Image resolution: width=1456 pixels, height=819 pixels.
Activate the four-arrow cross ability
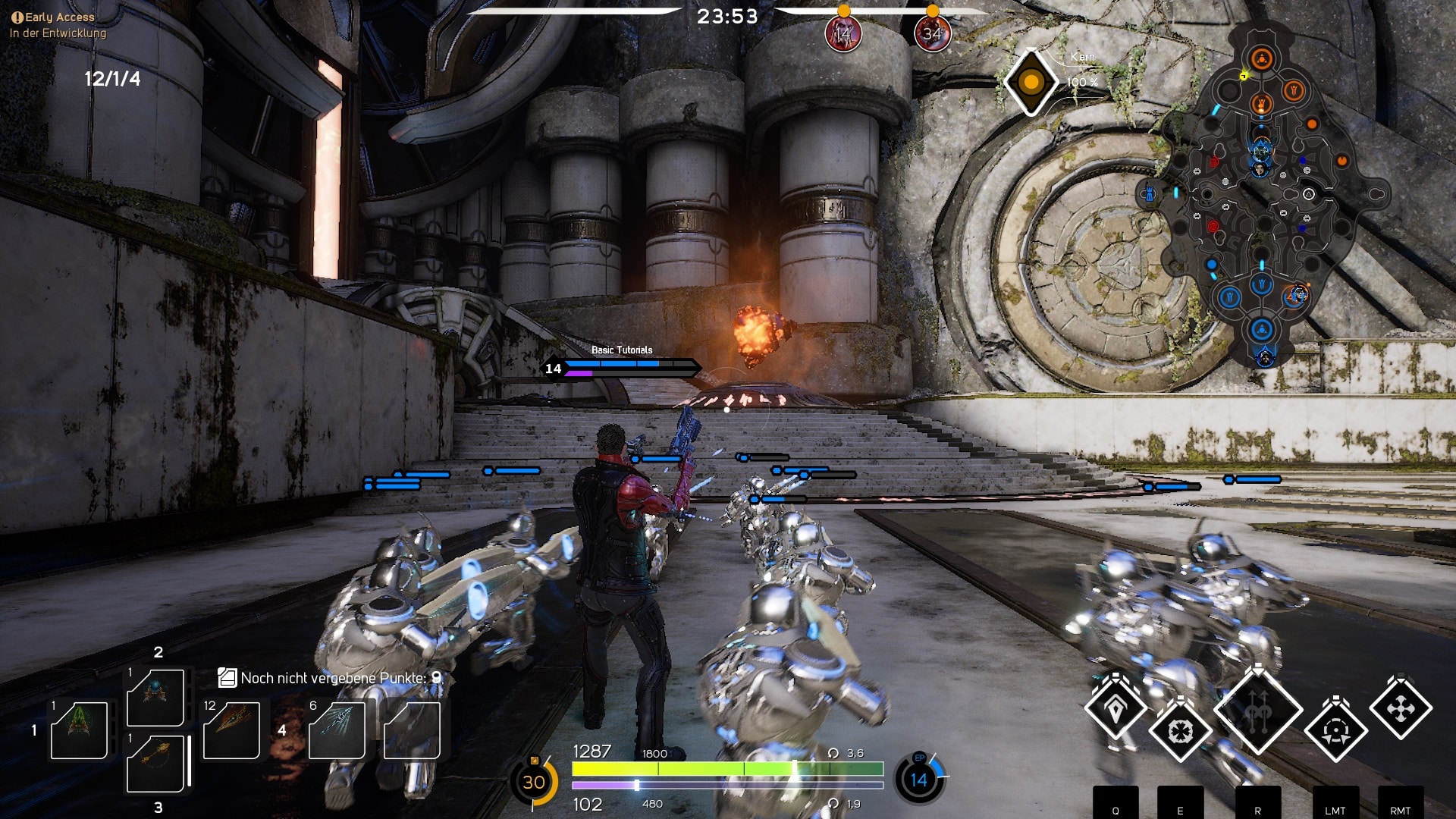point(1400,709)
